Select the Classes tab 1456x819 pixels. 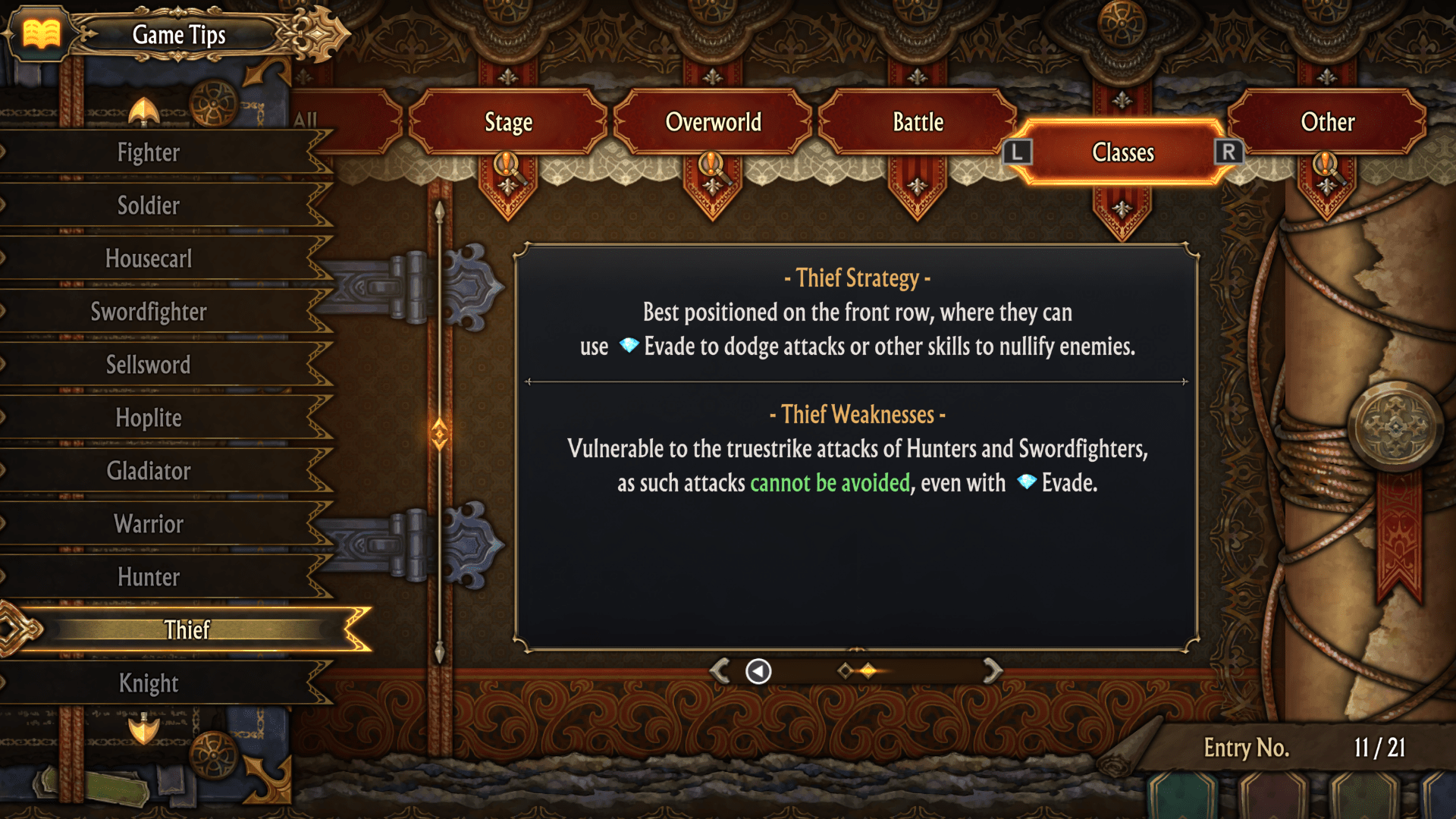(x=1122, y=152)
